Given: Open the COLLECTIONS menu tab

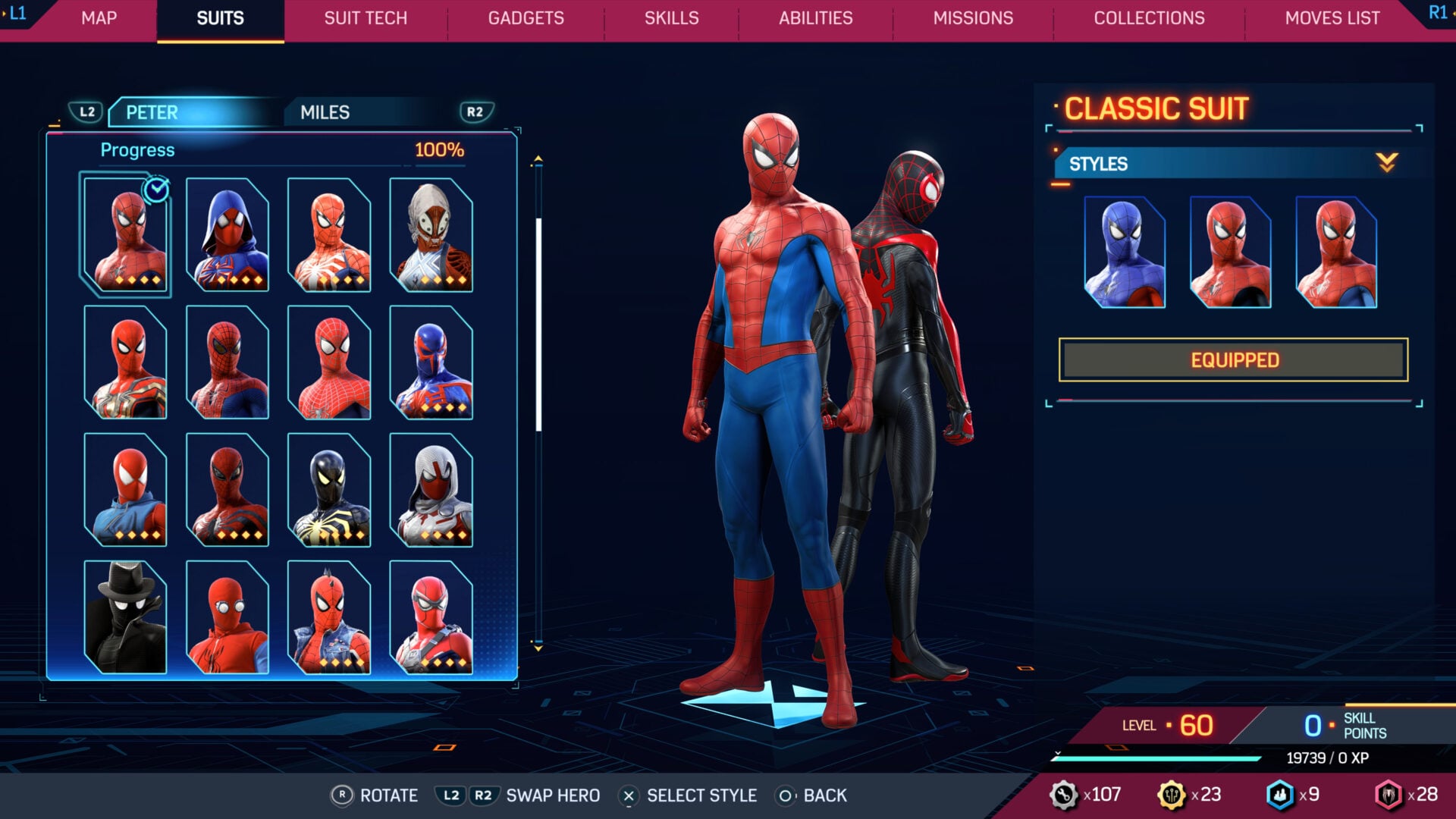Looking at the screenshot, I should tap(1148, 18).
